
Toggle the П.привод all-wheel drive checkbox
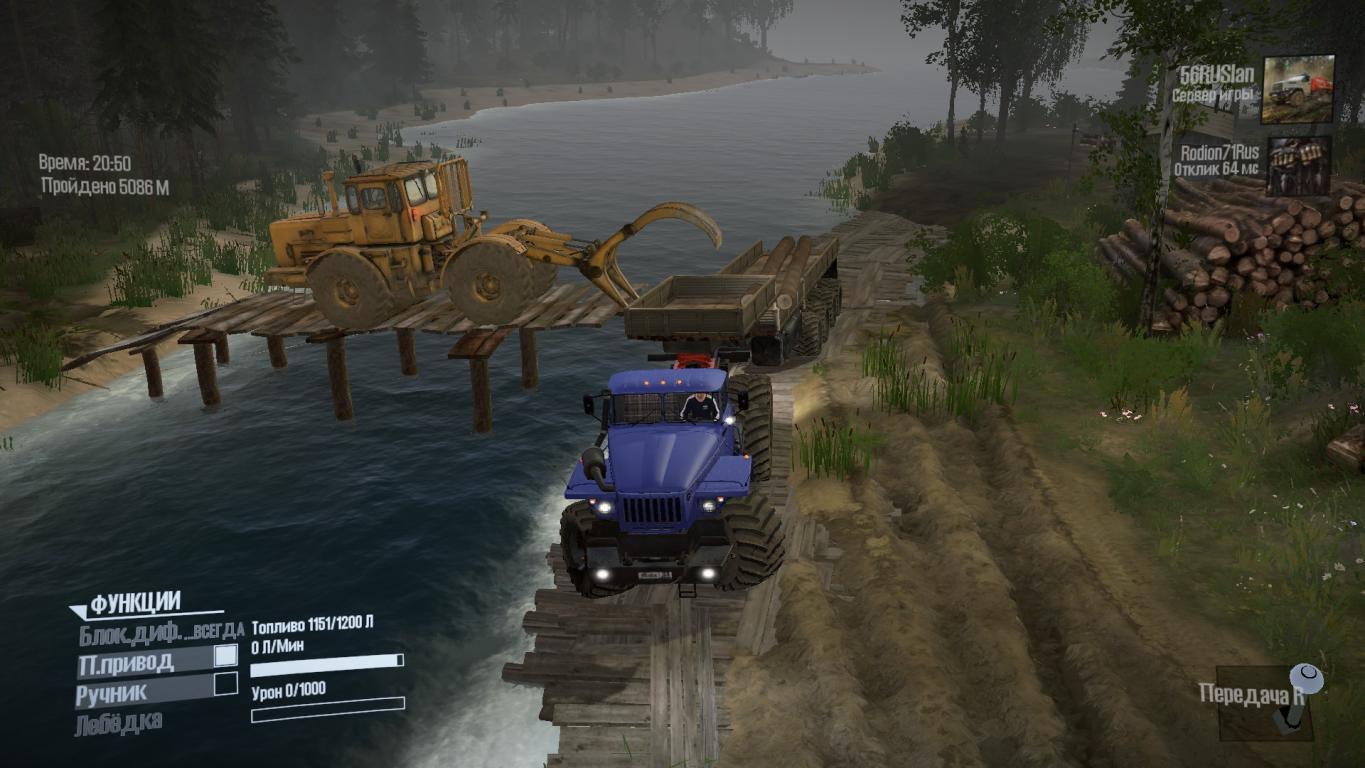(x=226, y=656)
